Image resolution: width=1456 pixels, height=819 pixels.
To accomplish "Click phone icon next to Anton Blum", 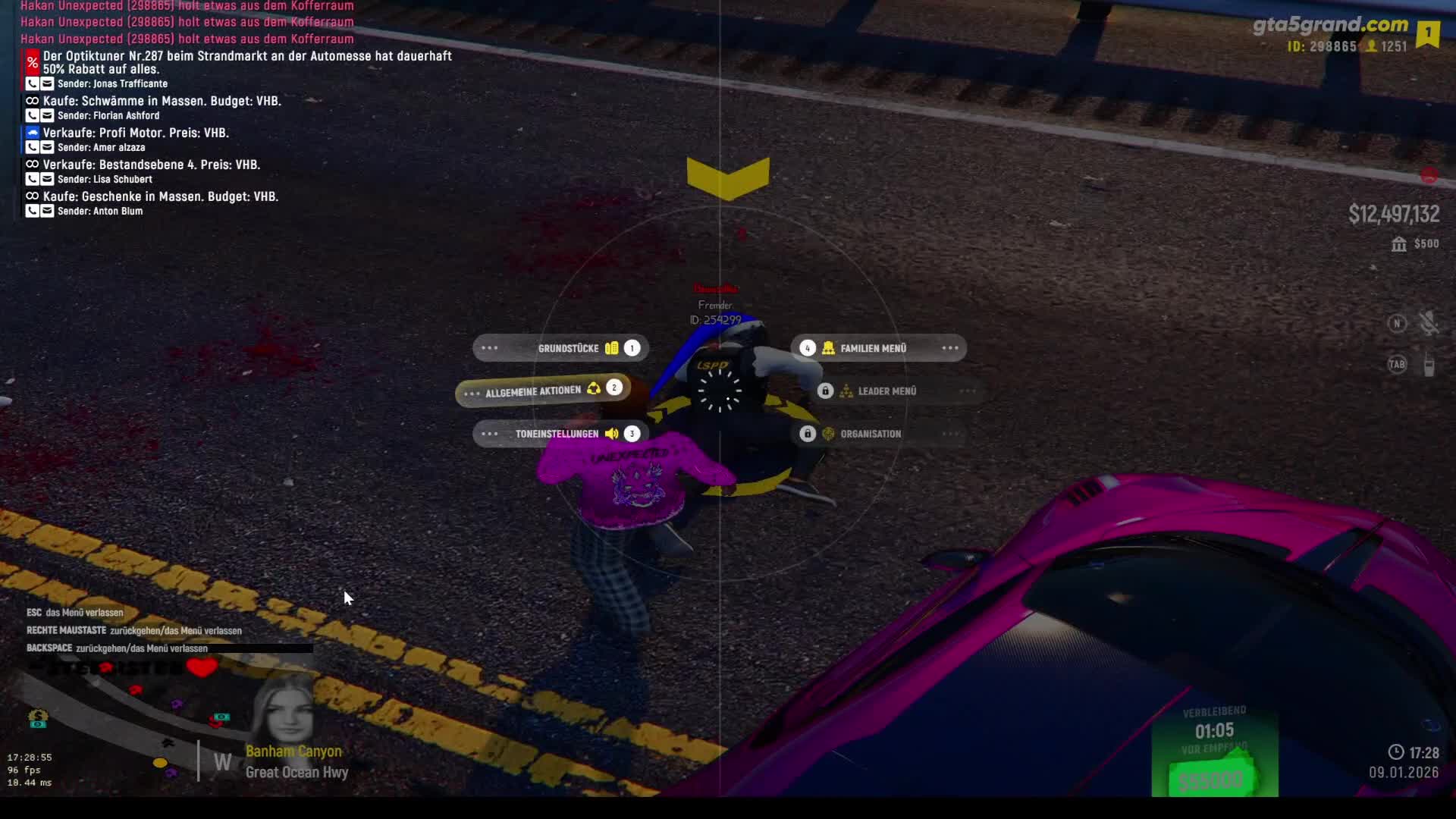I will 32,212.
